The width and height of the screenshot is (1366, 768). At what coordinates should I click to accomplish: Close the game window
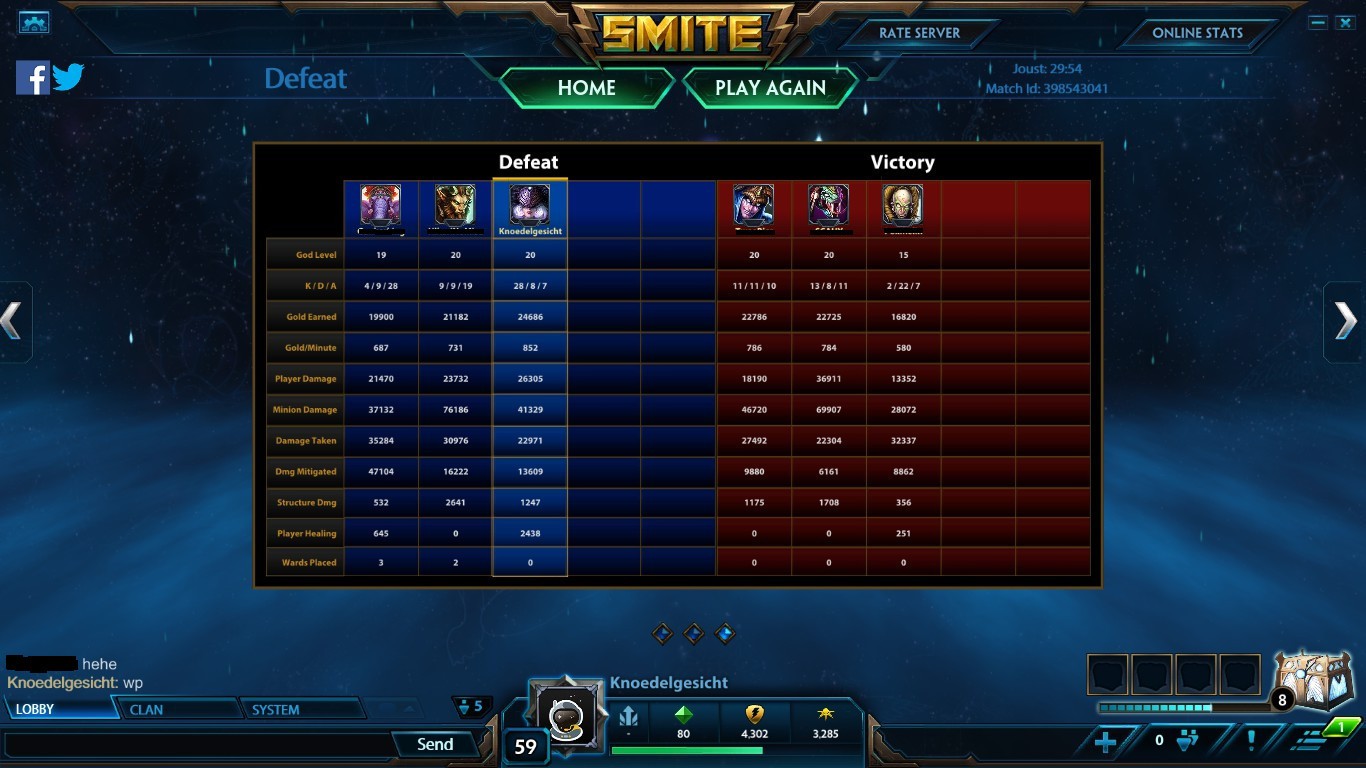[1345, 22]
